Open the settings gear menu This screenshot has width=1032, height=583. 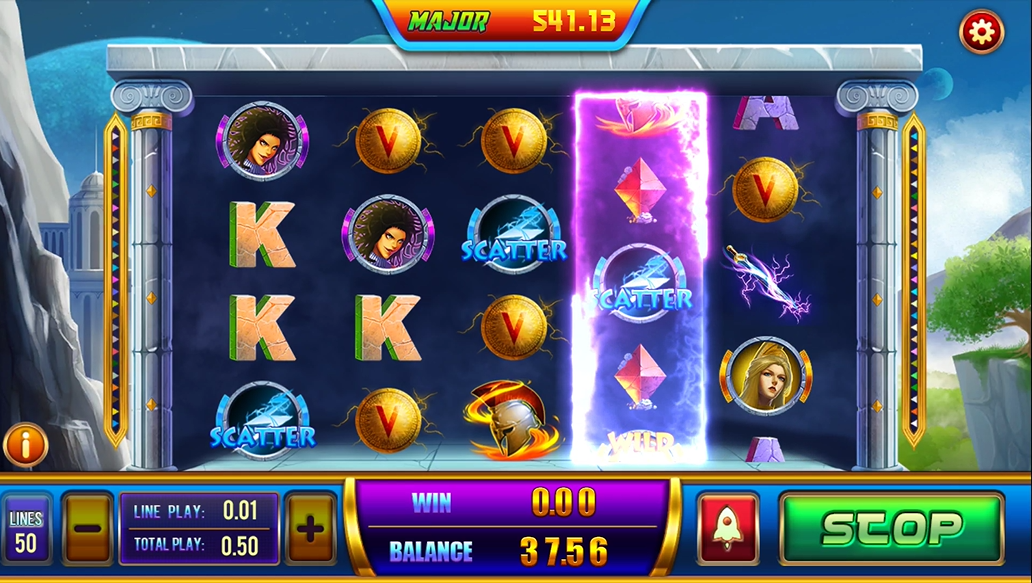[x=981, y=33]
